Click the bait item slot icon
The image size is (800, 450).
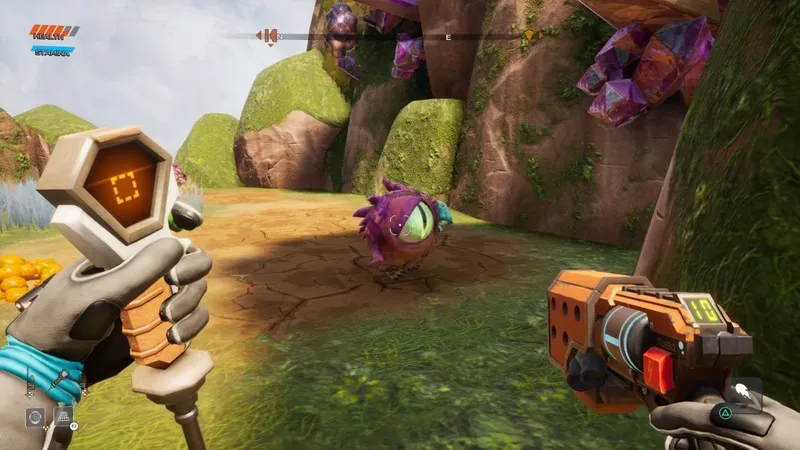[x=62, y=416]
